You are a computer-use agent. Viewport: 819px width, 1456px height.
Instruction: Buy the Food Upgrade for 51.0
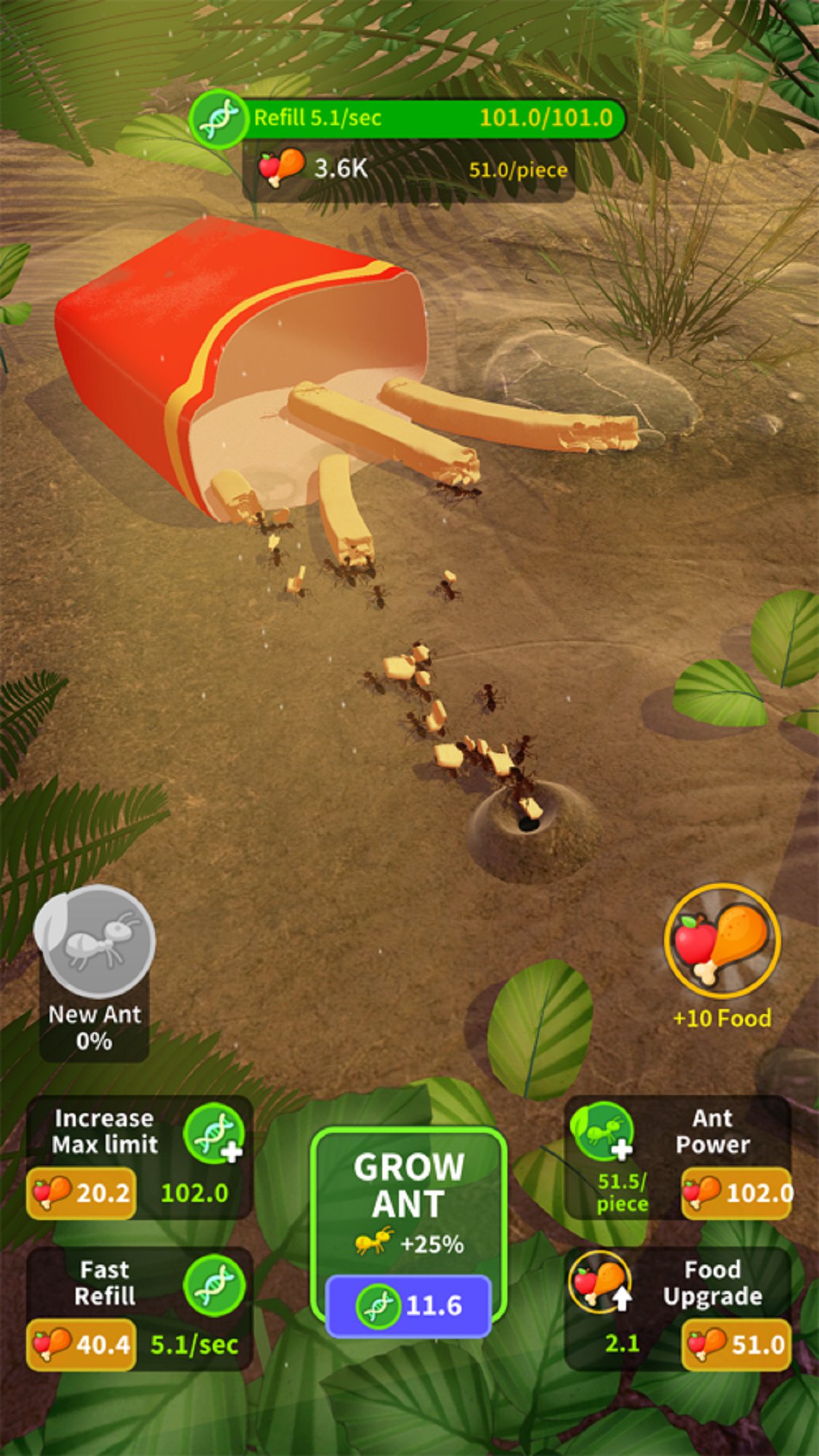pos(737,1344)
